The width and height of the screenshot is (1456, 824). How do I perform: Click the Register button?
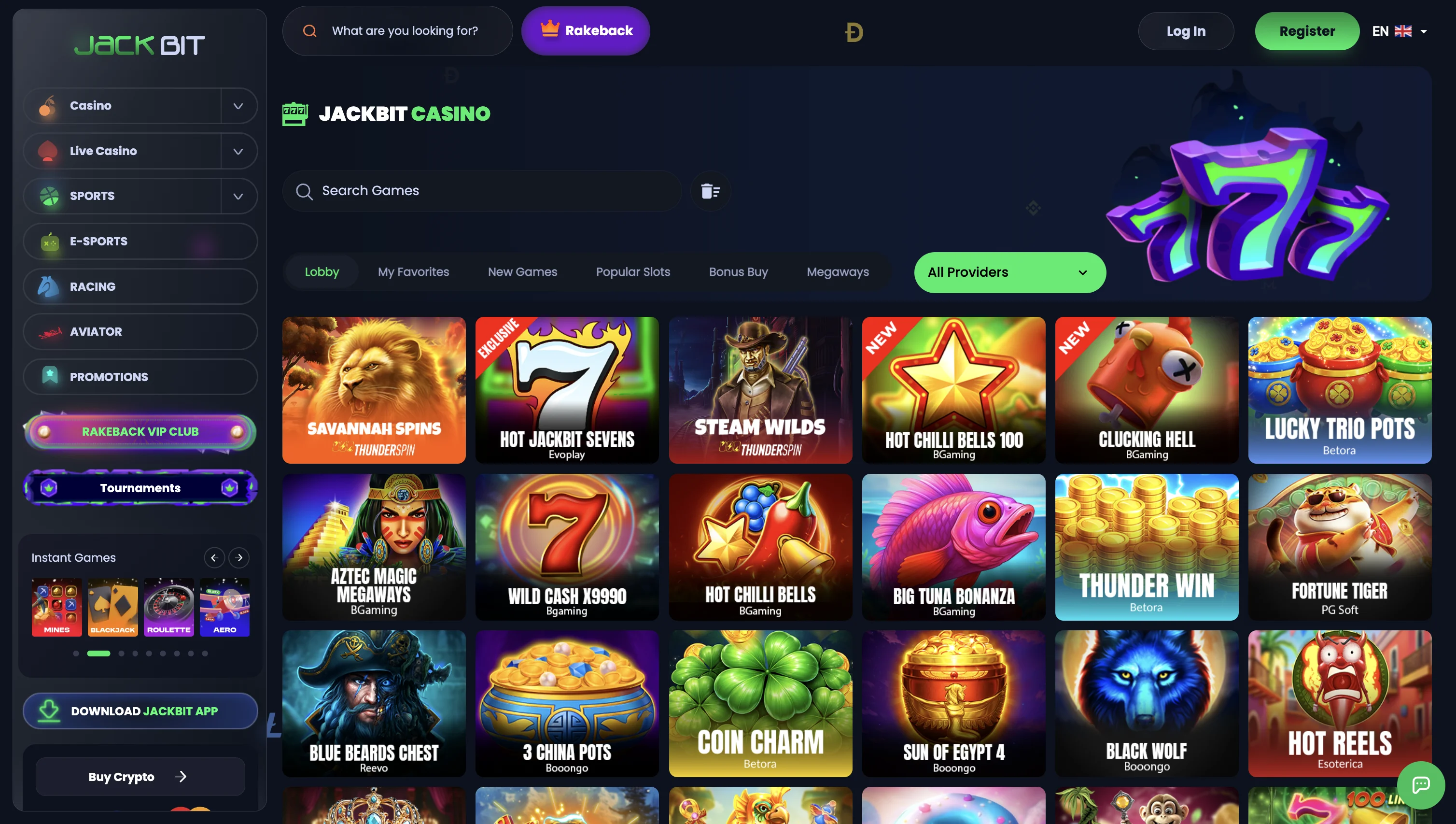(x=1307, y=30)
